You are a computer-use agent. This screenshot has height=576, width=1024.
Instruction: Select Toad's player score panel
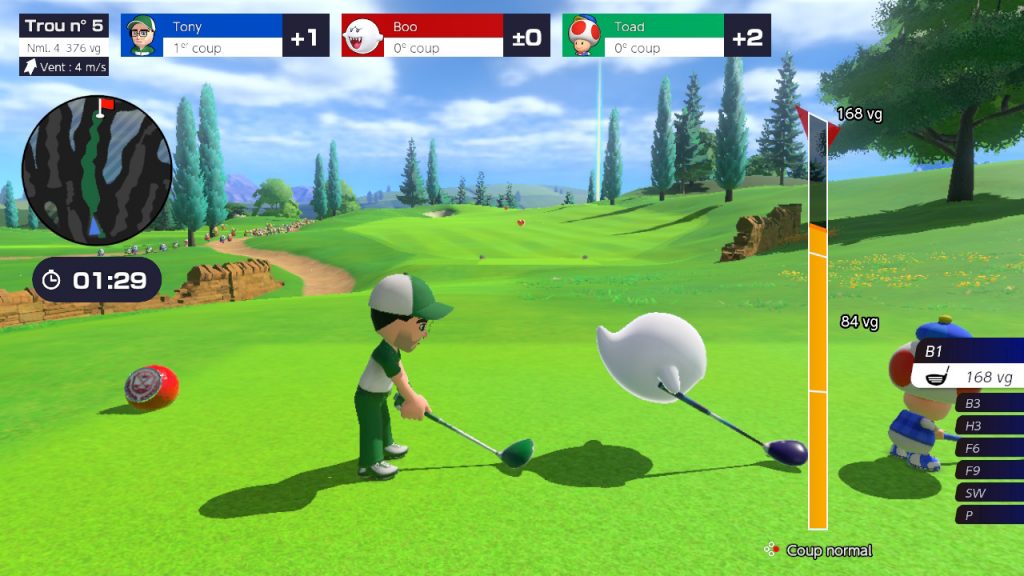point(666,36)
